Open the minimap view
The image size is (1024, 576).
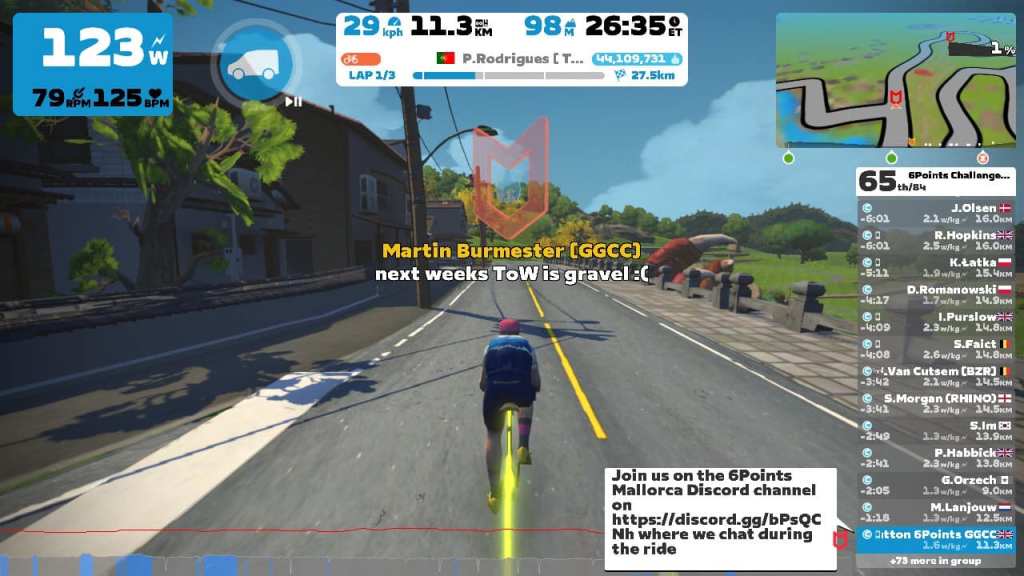pyautogui.click(x=895, y=80)
